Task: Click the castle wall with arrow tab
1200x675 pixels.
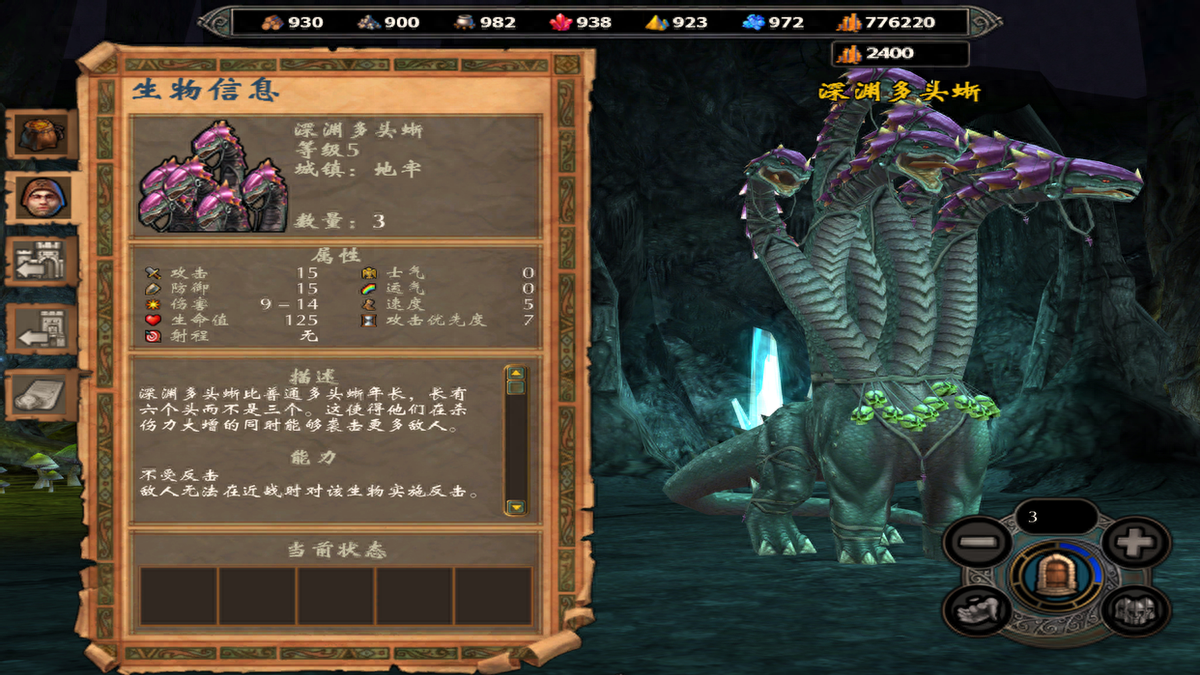Action: (42, 262)
